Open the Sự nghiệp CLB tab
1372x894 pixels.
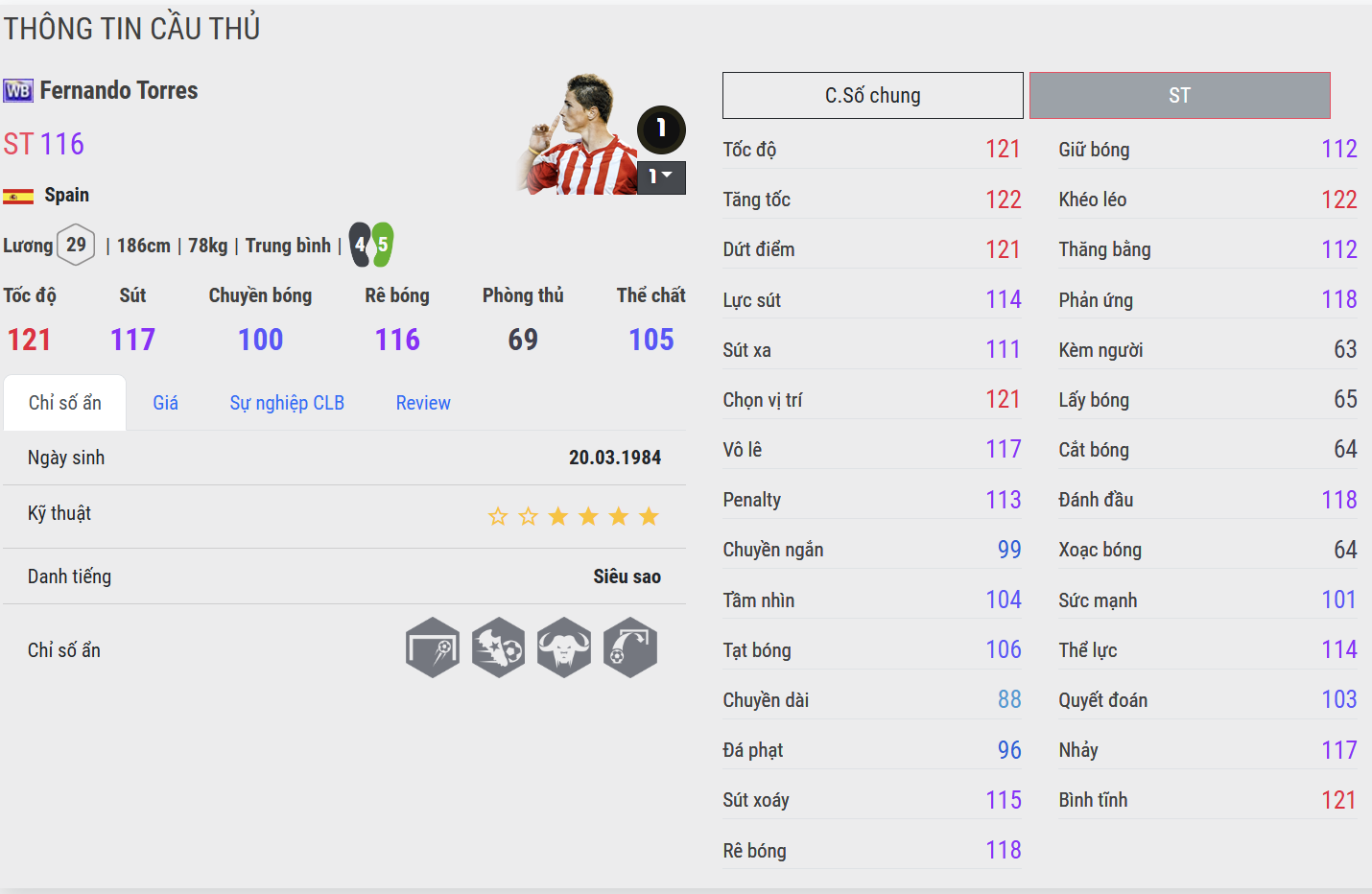287,403
